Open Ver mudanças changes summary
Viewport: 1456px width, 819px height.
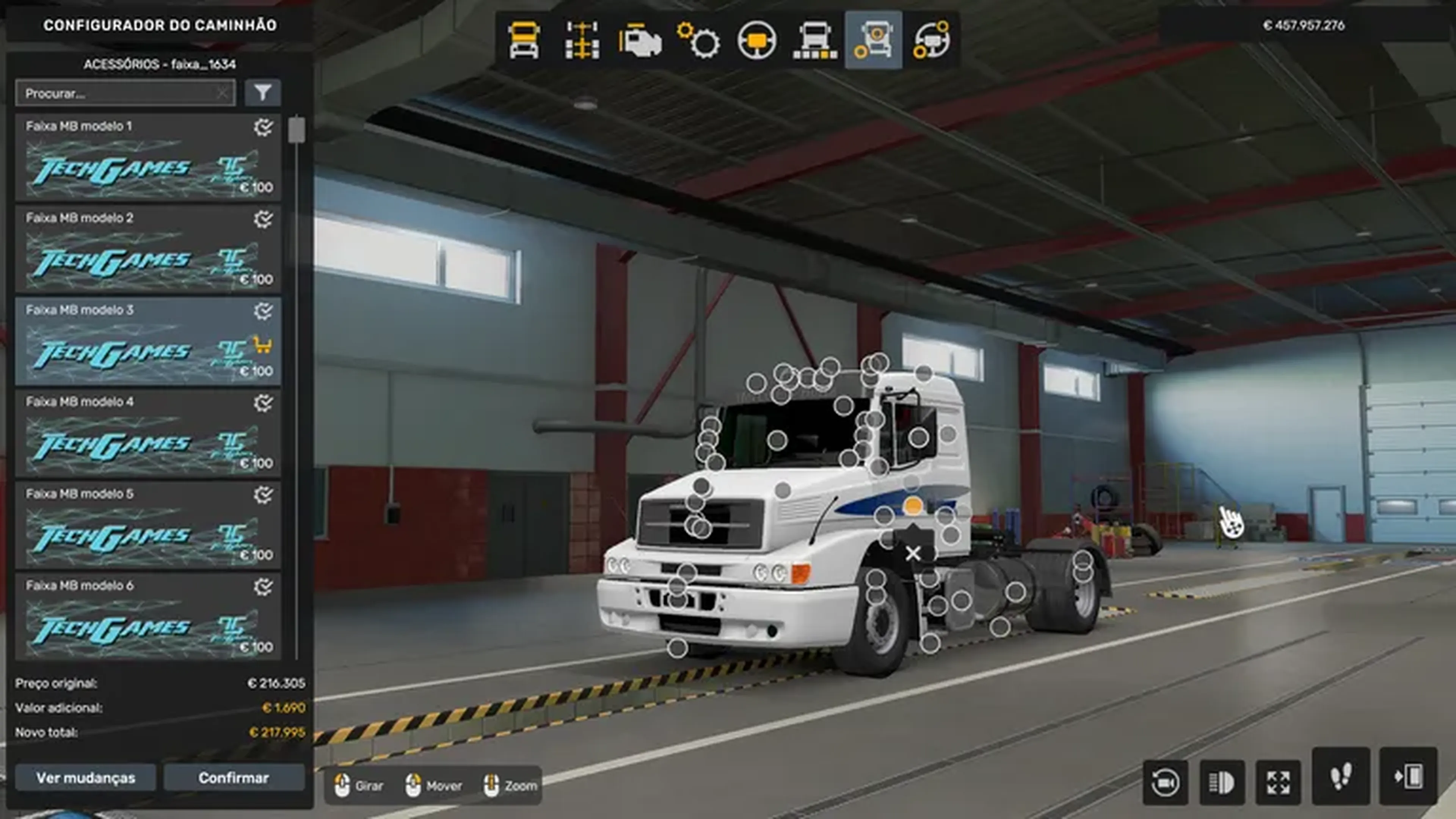tap(86, 778)
